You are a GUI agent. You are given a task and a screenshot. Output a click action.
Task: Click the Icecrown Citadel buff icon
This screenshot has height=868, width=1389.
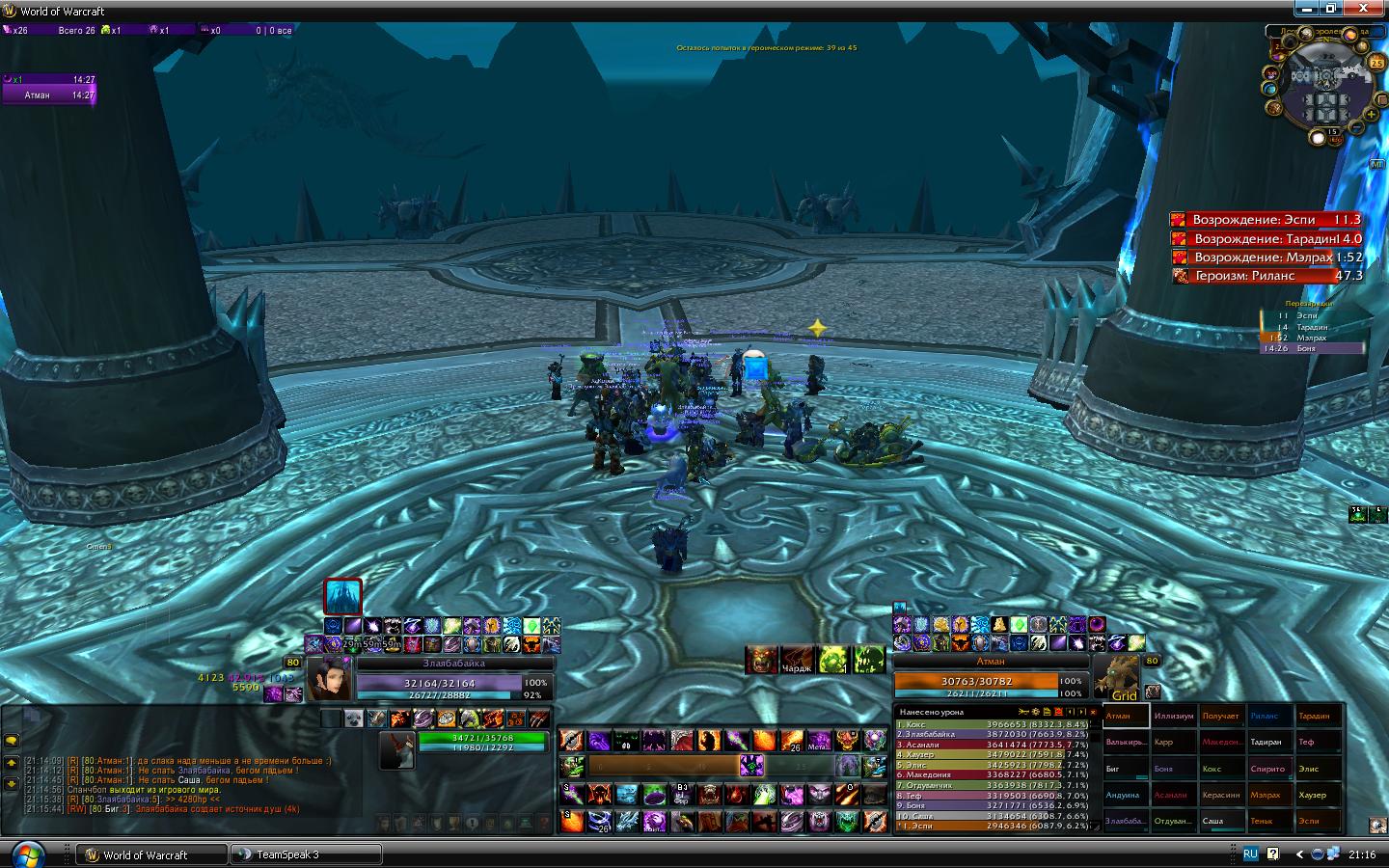(x=342, y=596)
